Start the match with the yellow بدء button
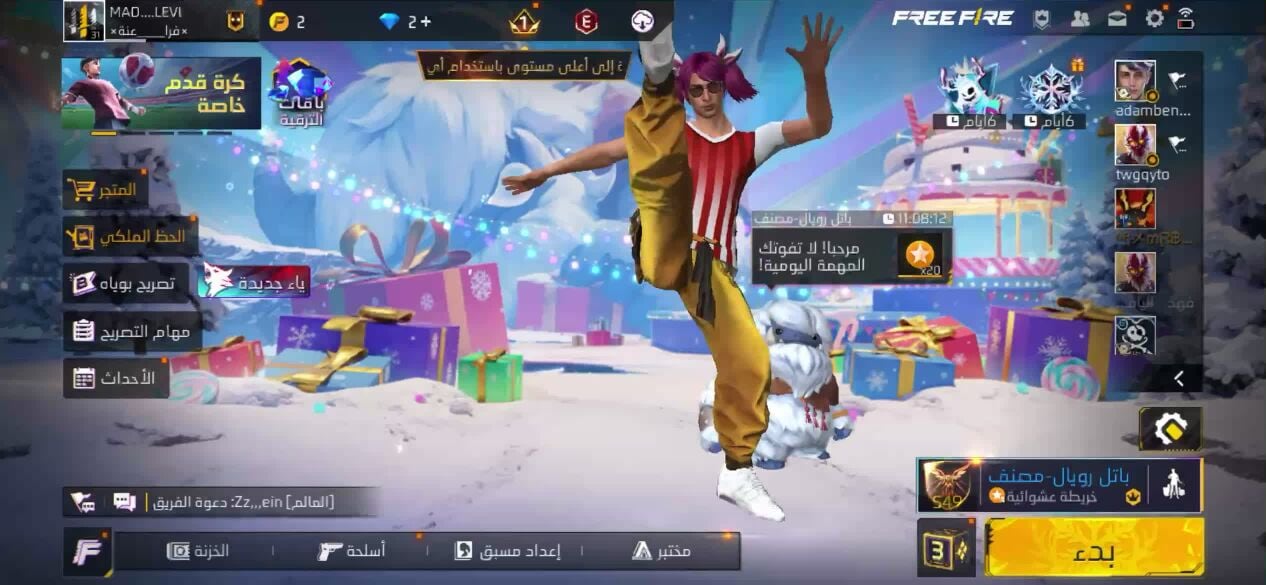Viewport: 1266px width, 585px height. [1094, 547]
